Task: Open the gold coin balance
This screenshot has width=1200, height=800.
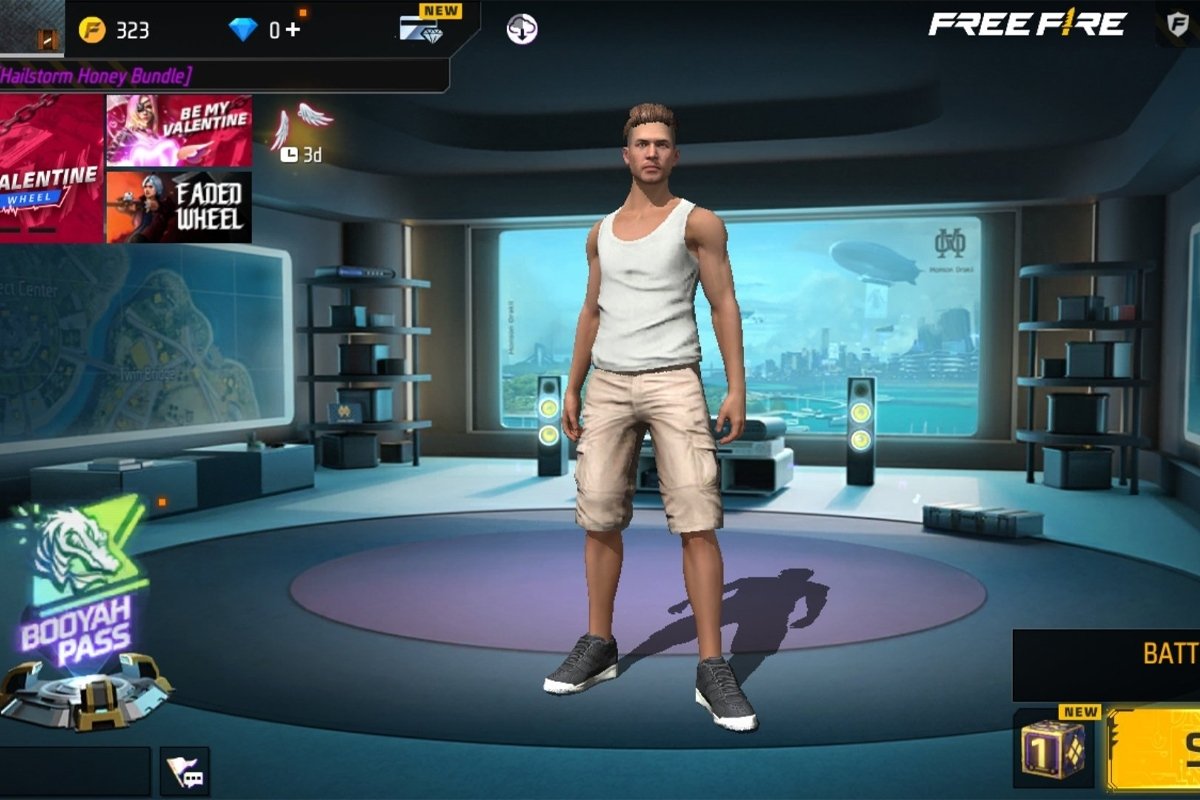Action: (114, 30)
